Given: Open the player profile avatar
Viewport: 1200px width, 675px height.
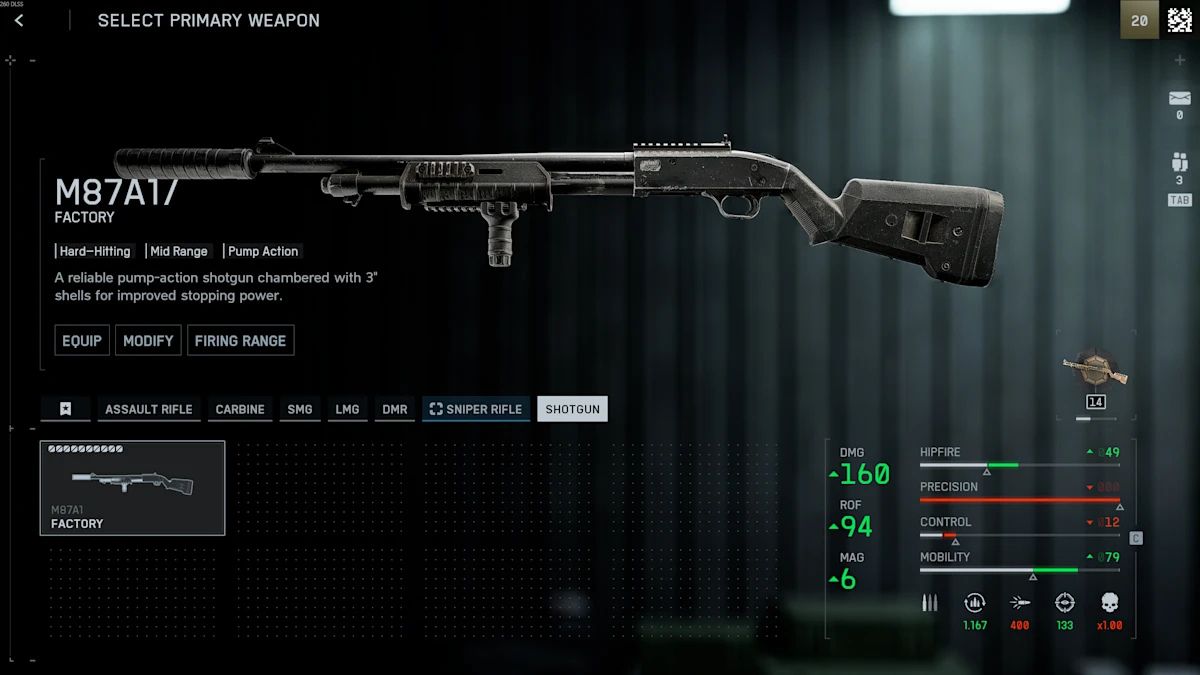Looking at the screenshot, I should point(1180,20).
